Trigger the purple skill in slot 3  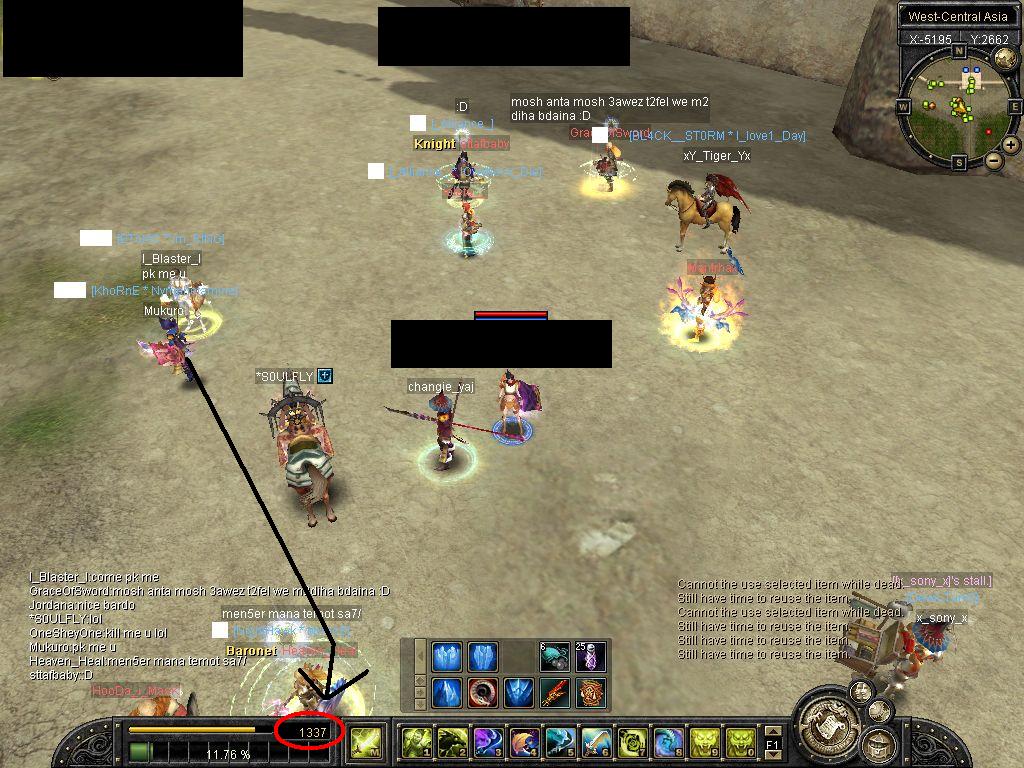point(488,742)
